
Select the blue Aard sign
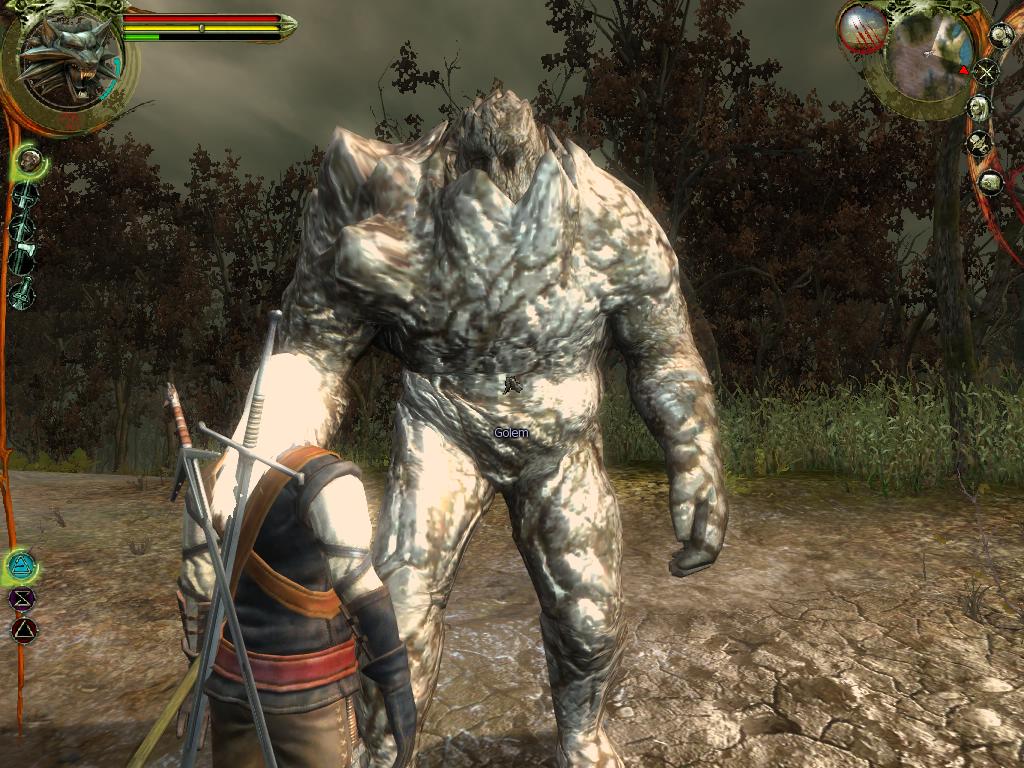click(21, 567)
